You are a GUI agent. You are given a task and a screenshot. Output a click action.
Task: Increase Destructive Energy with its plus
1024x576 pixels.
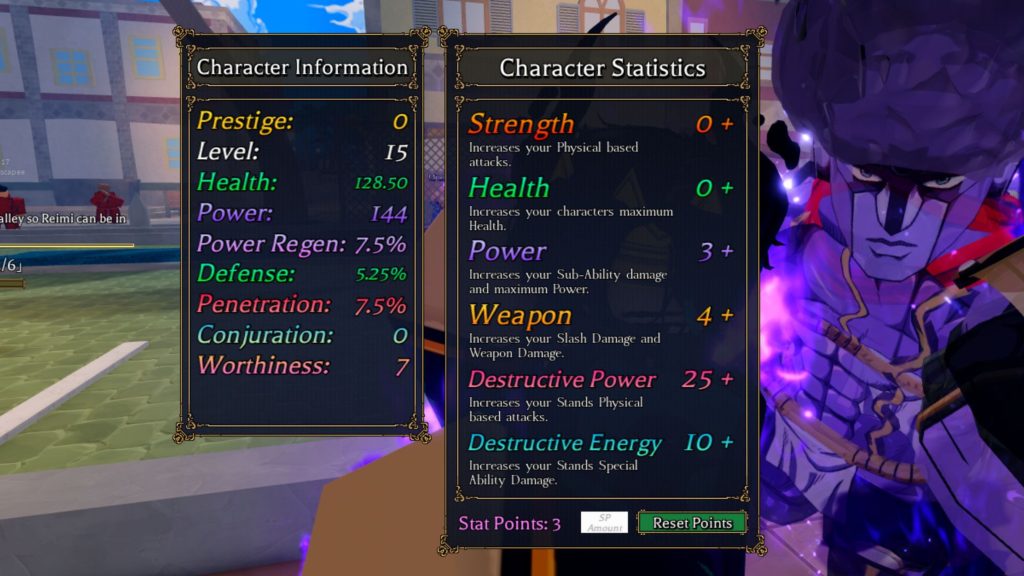coord(727,443)
